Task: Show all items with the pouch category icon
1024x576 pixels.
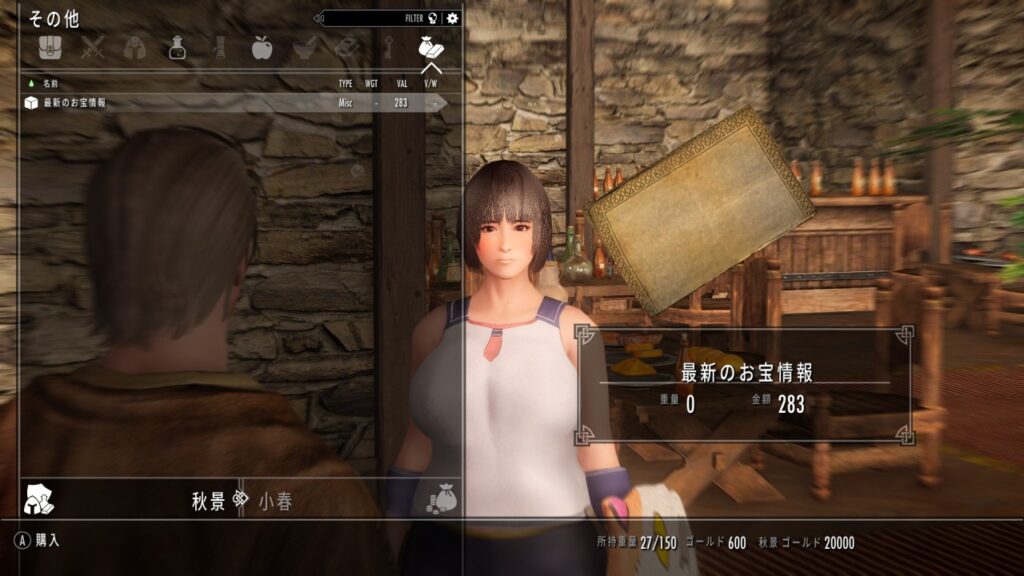Action: [x=51, y=47]
